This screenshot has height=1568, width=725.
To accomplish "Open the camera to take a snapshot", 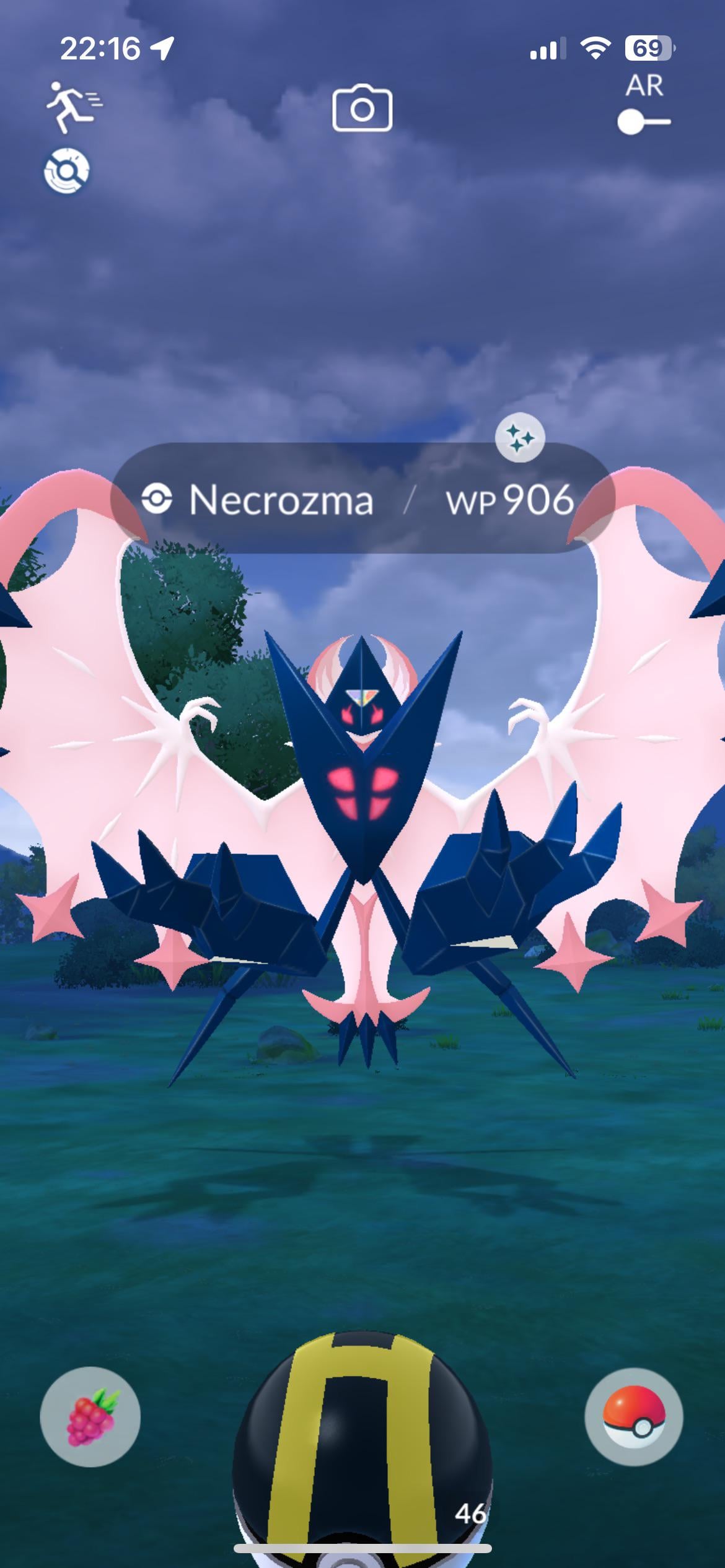I will [362, 109].
